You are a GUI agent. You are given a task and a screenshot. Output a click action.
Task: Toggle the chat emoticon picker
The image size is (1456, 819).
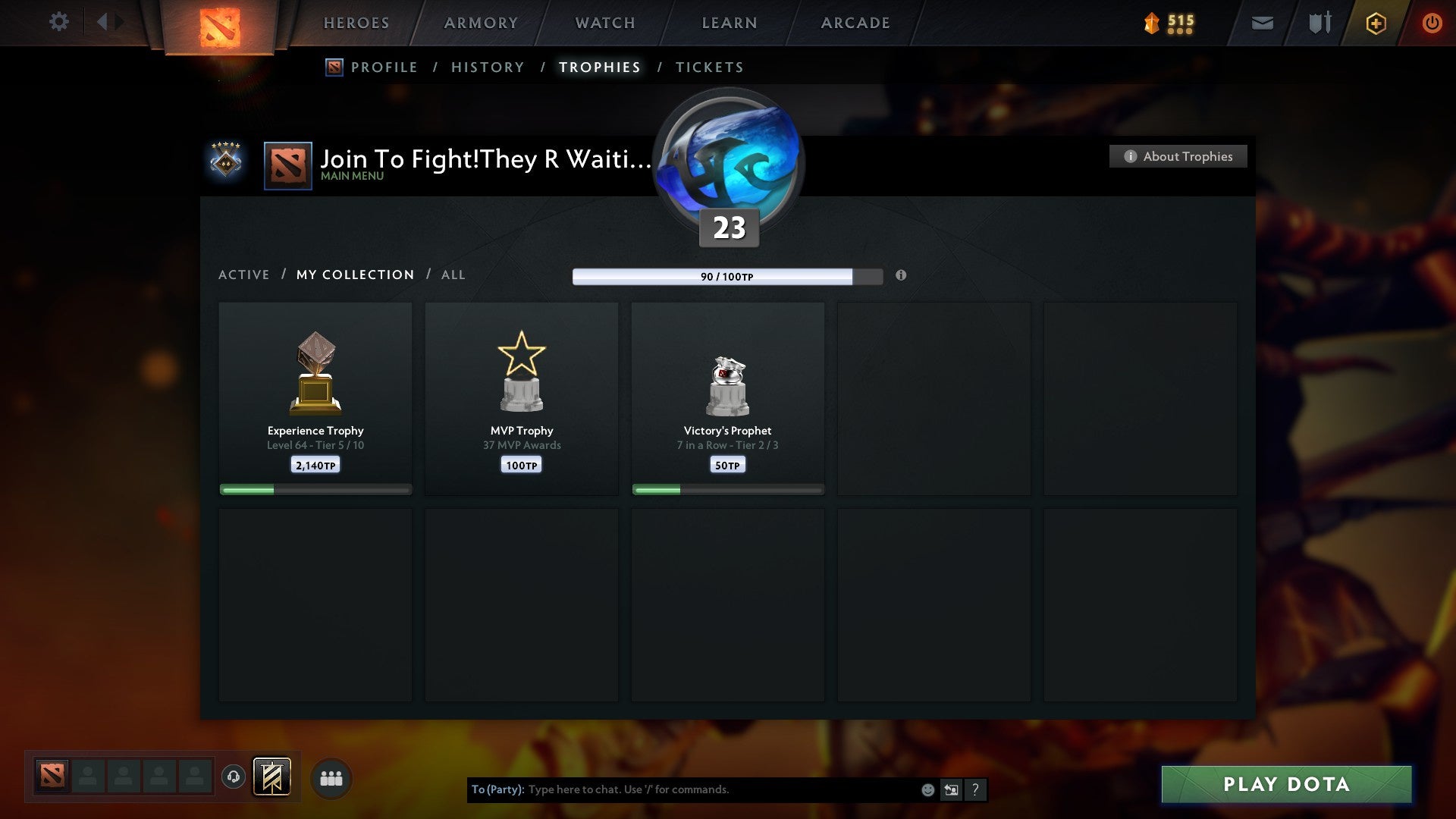(x=927, y=789)
